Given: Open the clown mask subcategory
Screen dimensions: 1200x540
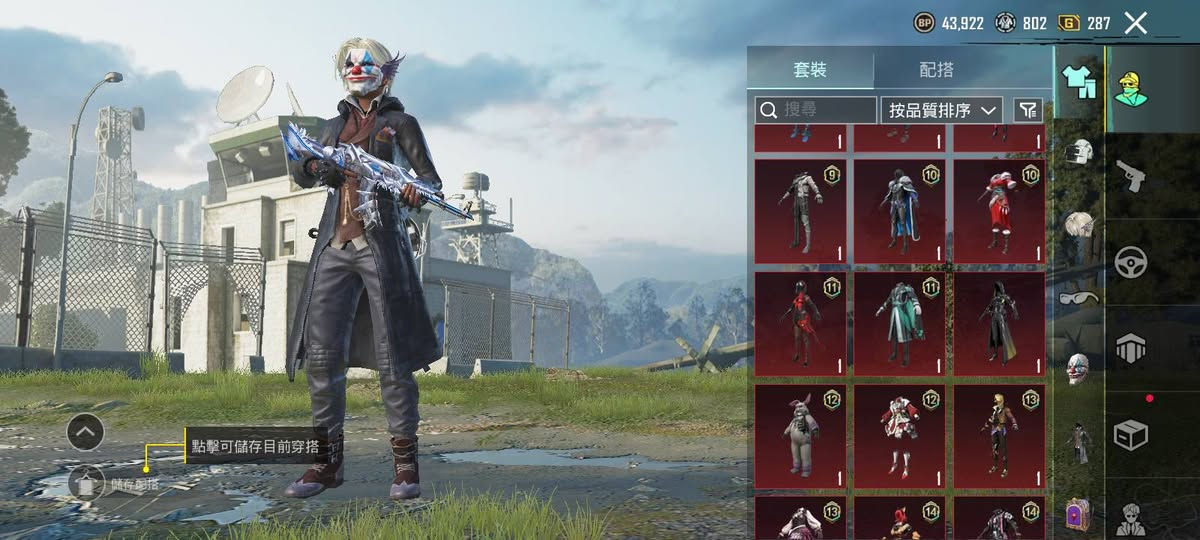Looking at the screenshot, I should click(x=1077, y=368).
